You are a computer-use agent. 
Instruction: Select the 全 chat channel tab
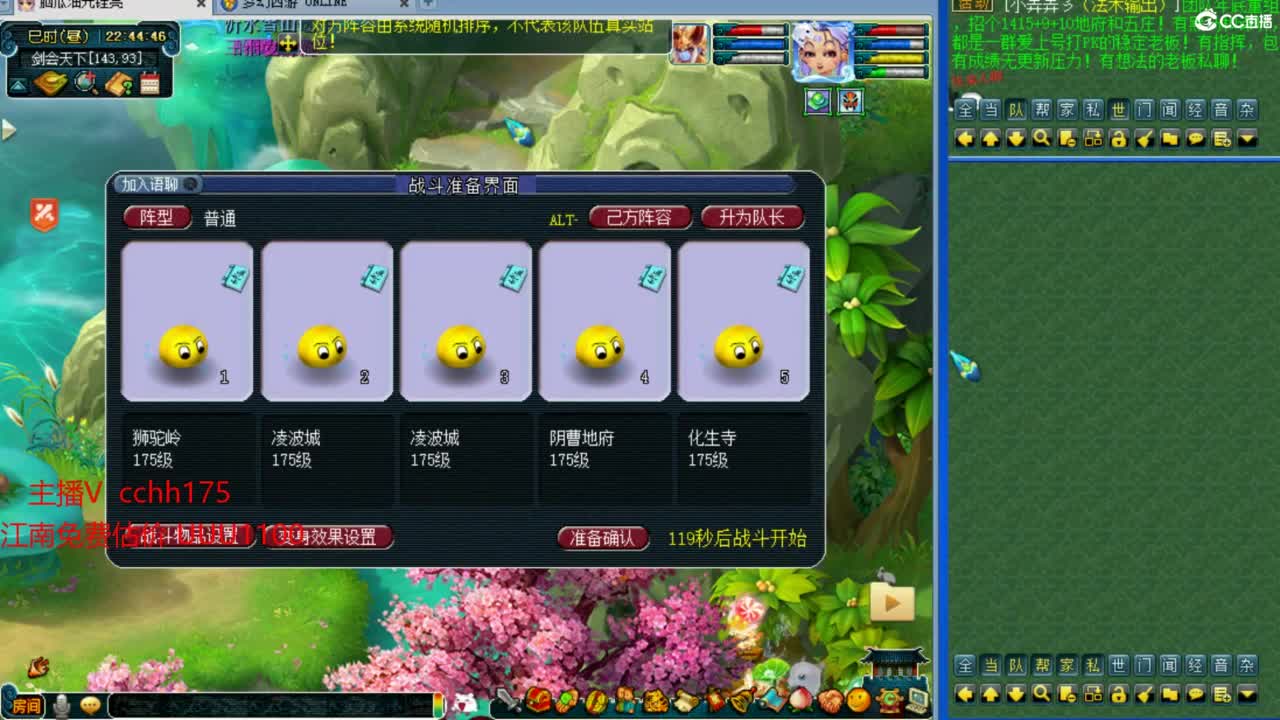tap(965, 110)
